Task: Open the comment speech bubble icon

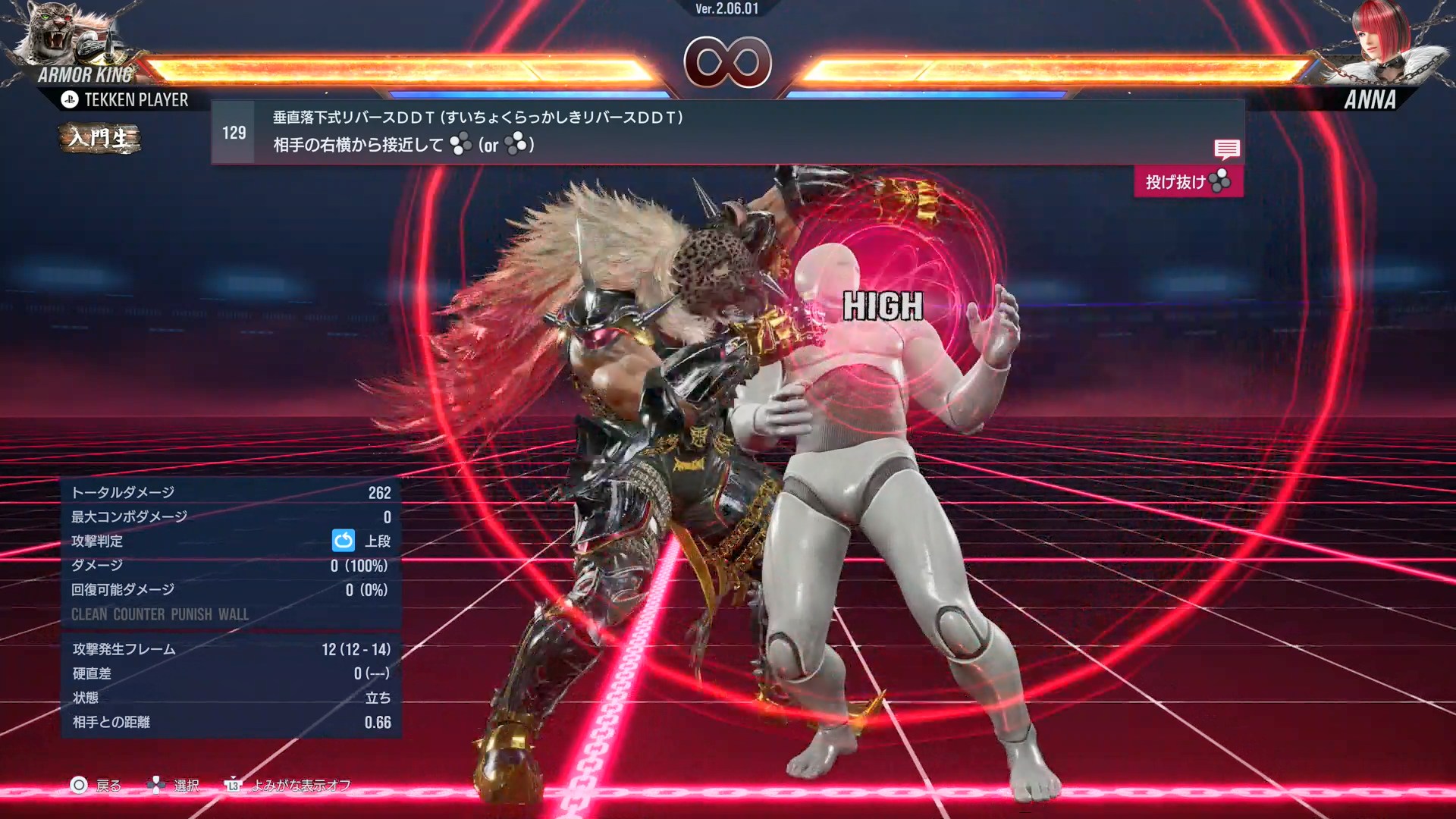Action: (1226, 149)
